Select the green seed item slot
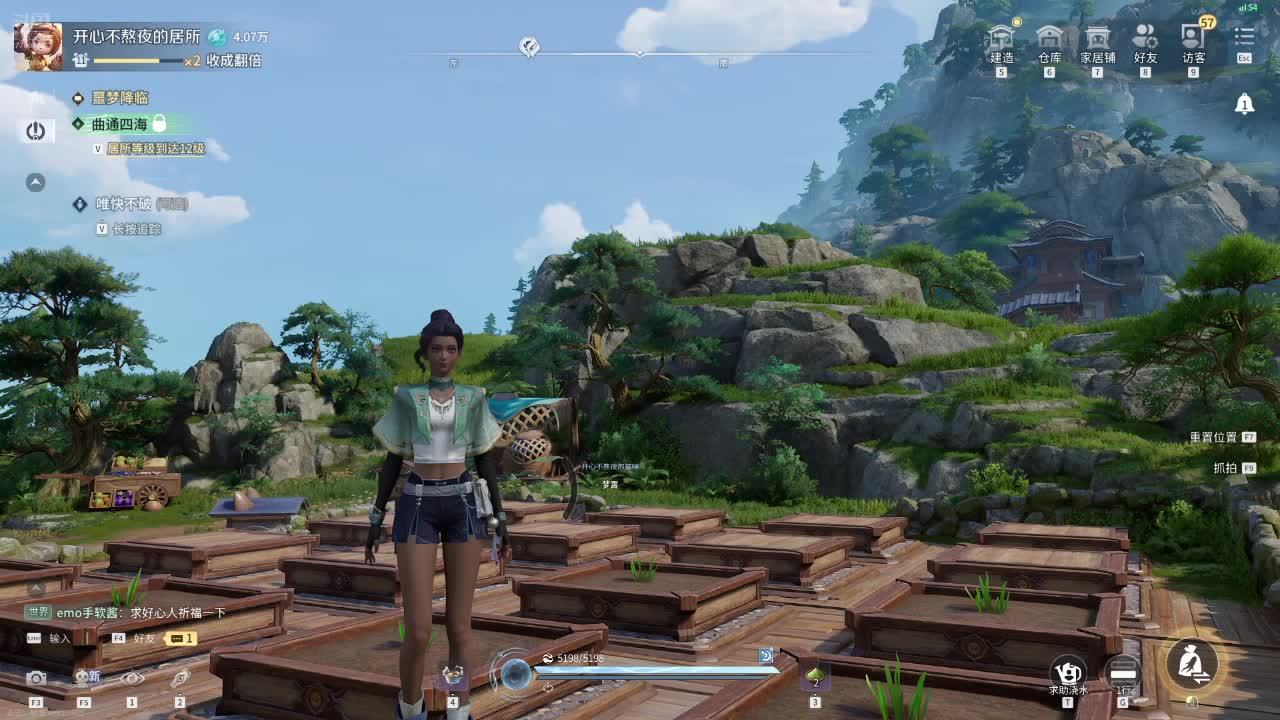Viewport: 1280px width, 720px height. 814,677
